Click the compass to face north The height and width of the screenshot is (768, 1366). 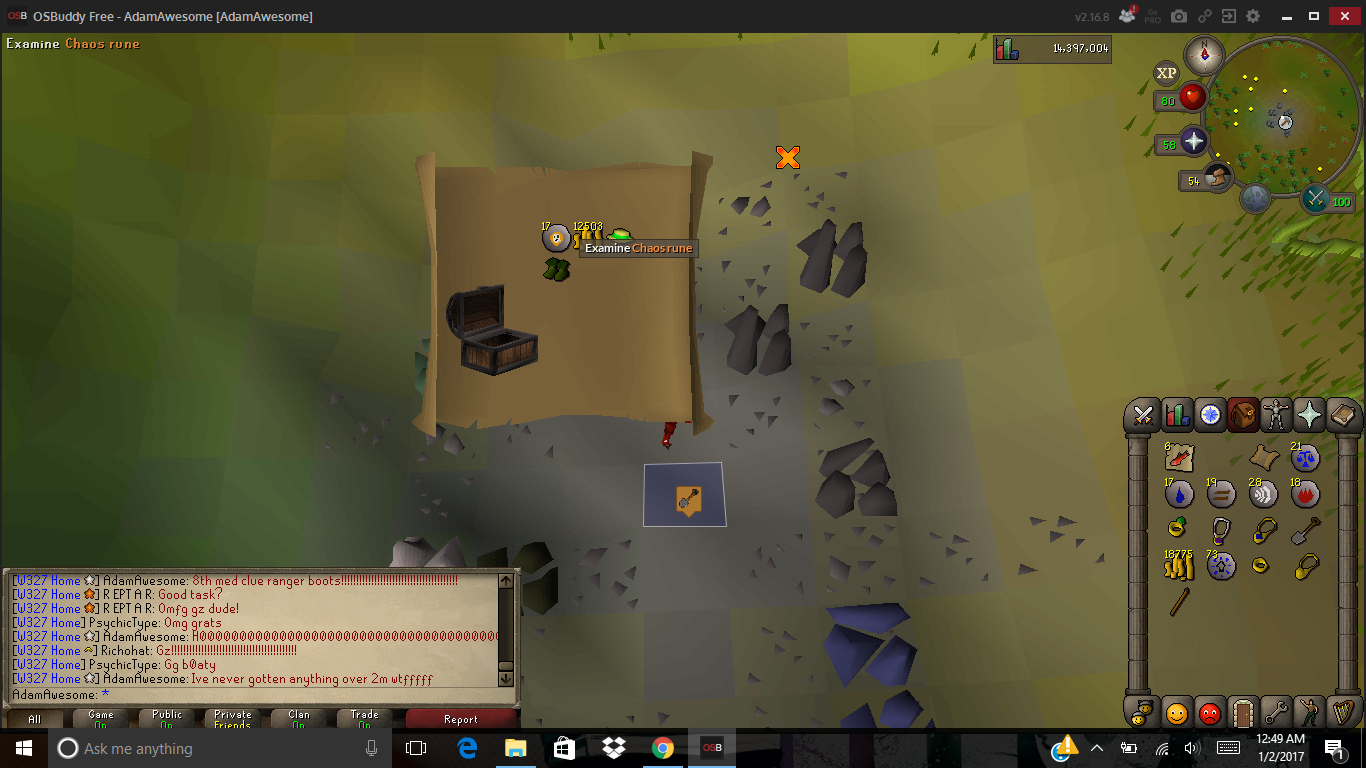point(1204,54)
